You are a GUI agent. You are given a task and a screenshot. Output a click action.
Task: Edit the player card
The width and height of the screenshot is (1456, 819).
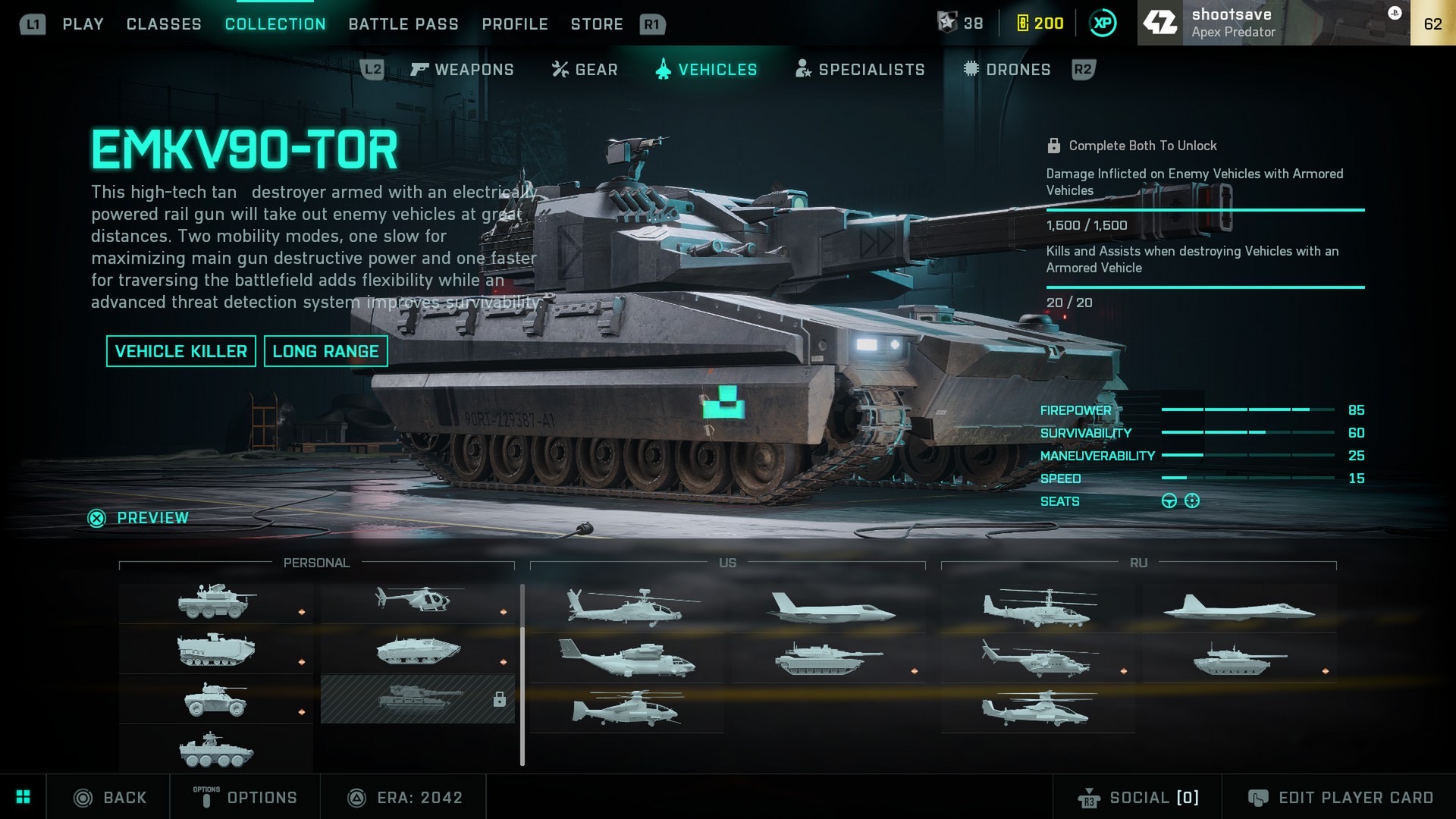point(1340,798)
